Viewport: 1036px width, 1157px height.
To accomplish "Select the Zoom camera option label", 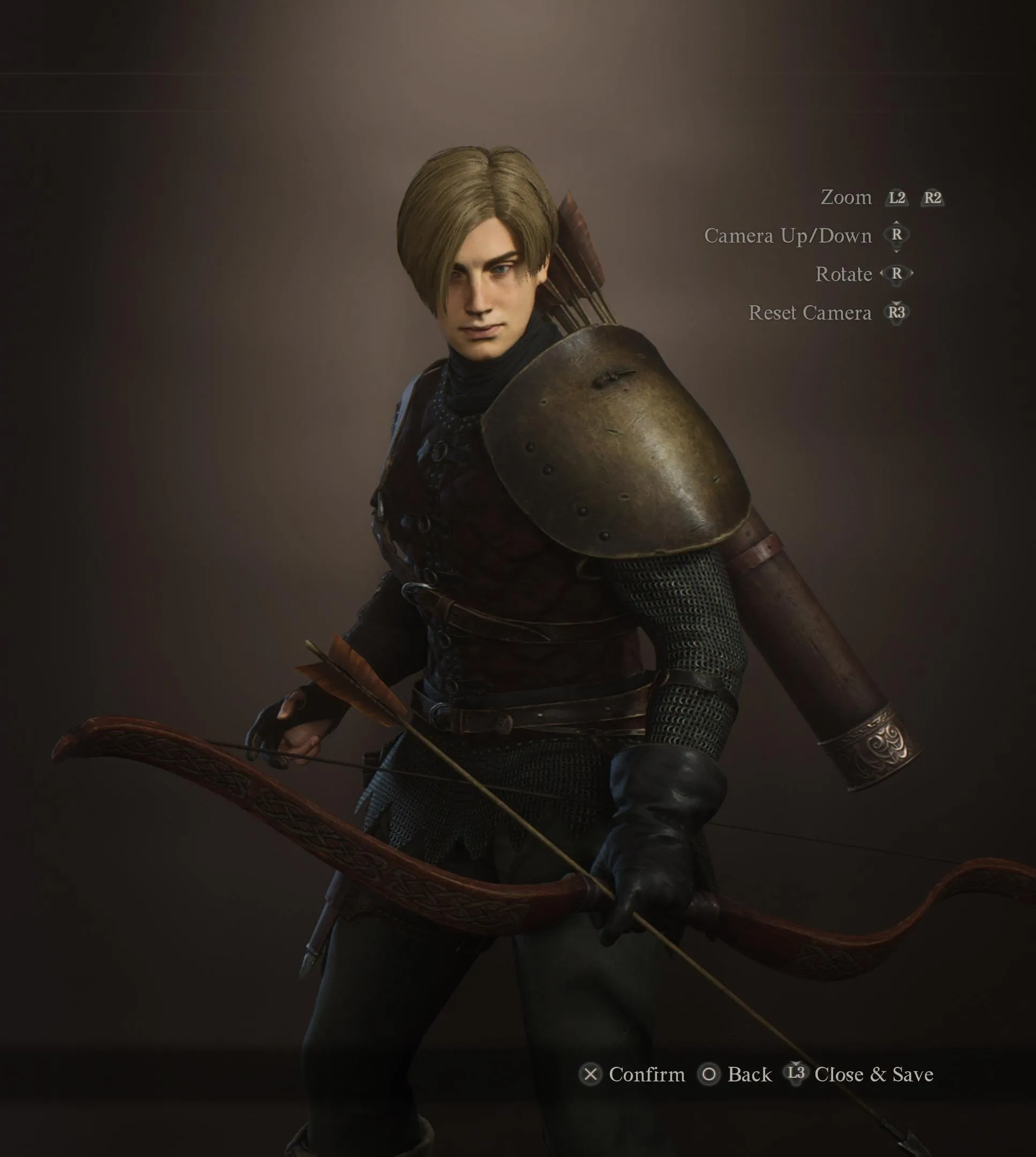I will click(x=848, y=198).
